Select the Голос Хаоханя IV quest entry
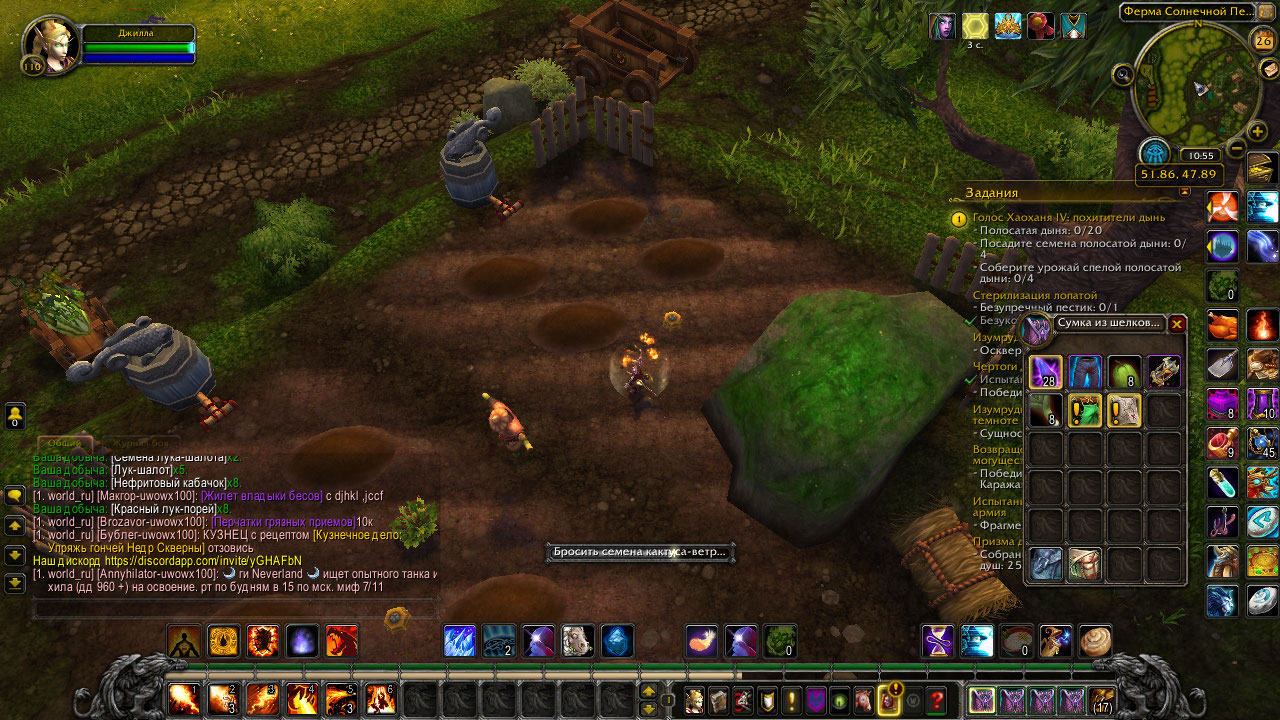Viewport: 1280px width, 720px height. [1069, 216]
